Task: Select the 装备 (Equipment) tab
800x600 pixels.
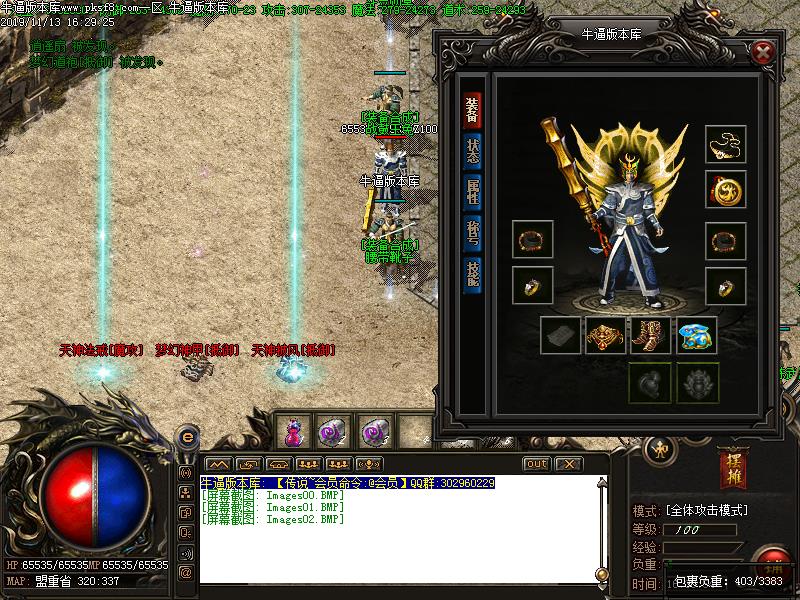Action: 471,110
